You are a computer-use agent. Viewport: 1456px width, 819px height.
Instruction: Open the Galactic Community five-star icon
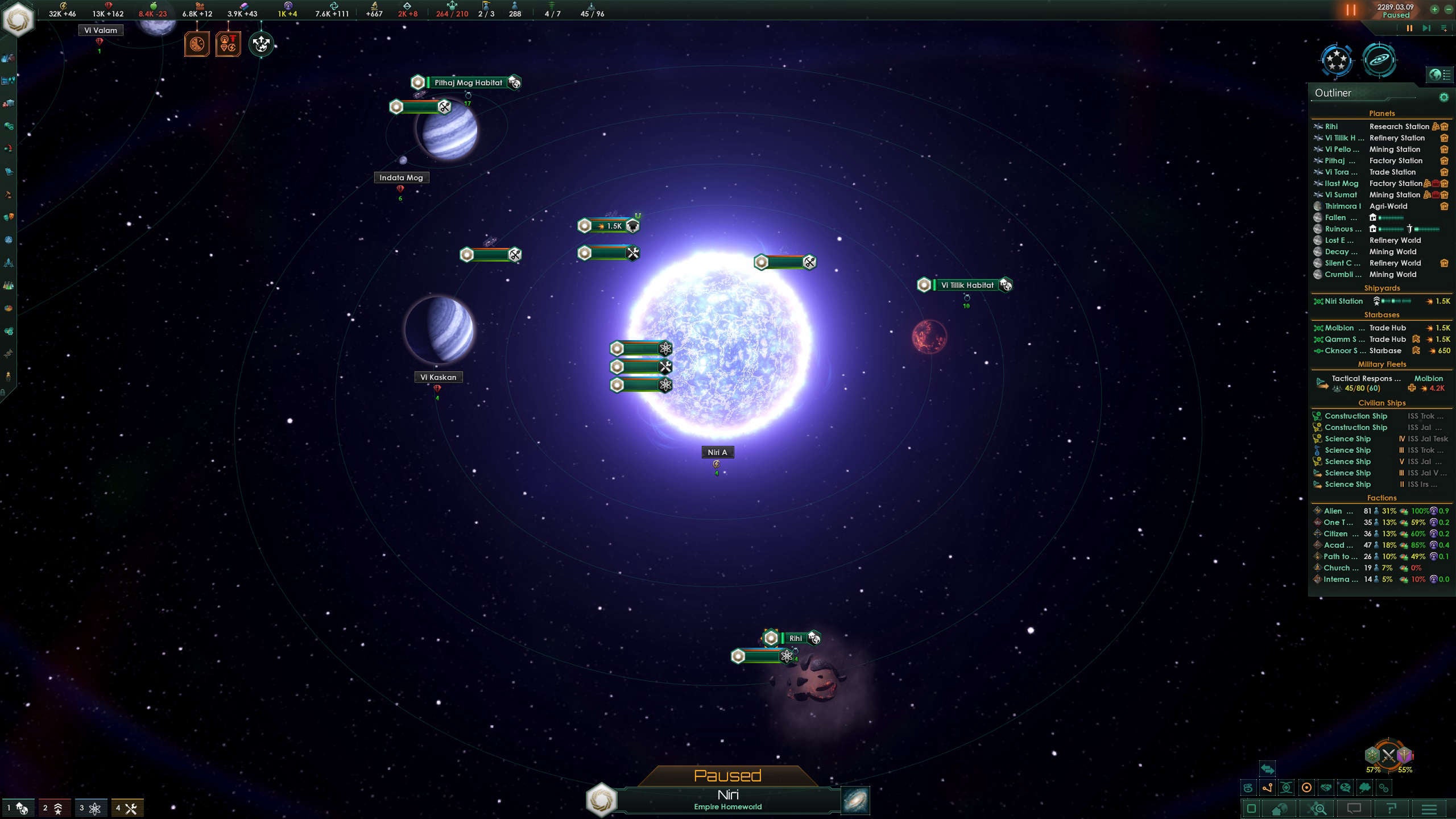point(1337,60)
